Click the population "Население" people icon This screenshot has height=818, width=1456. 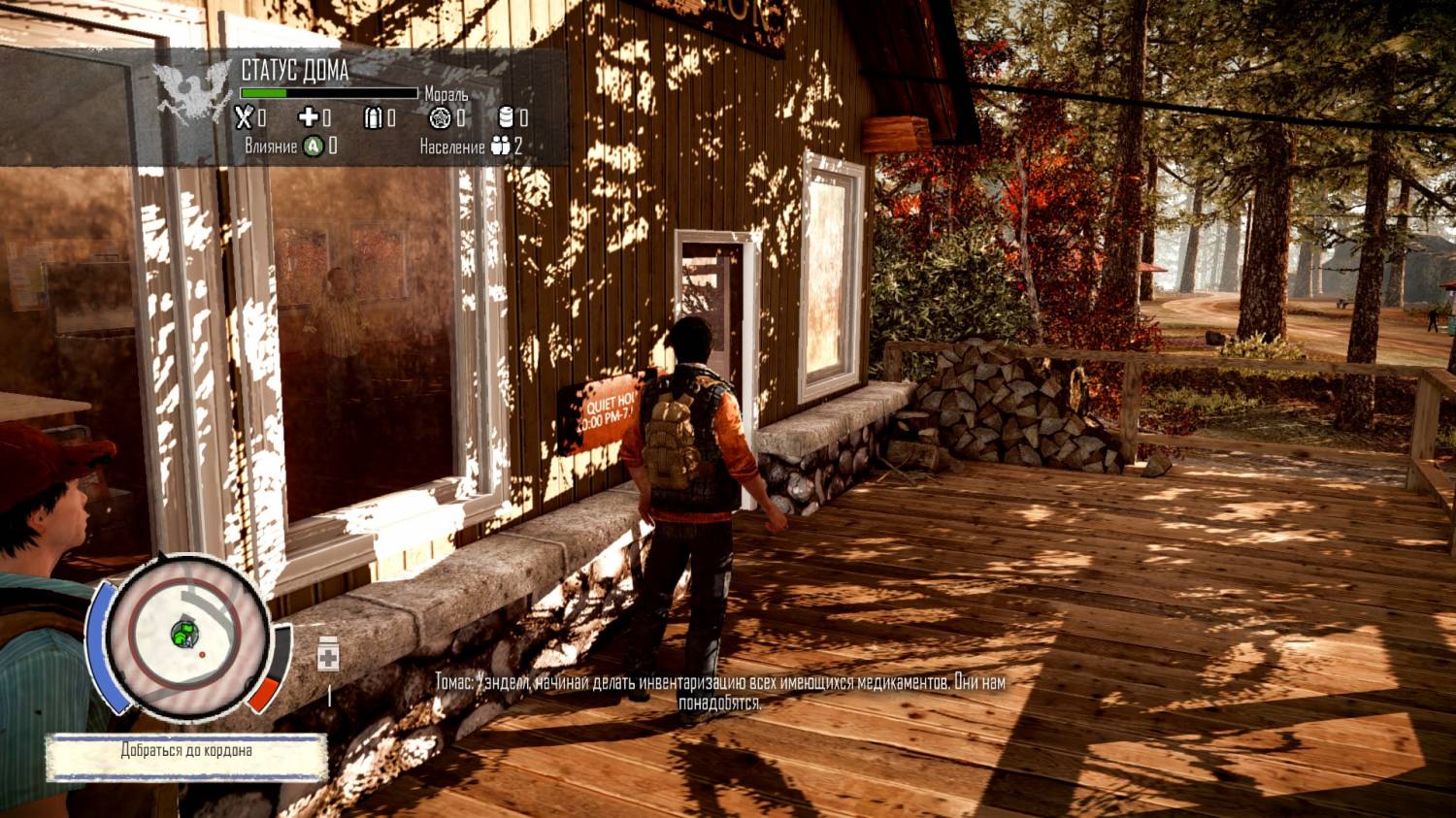(500, 147)
